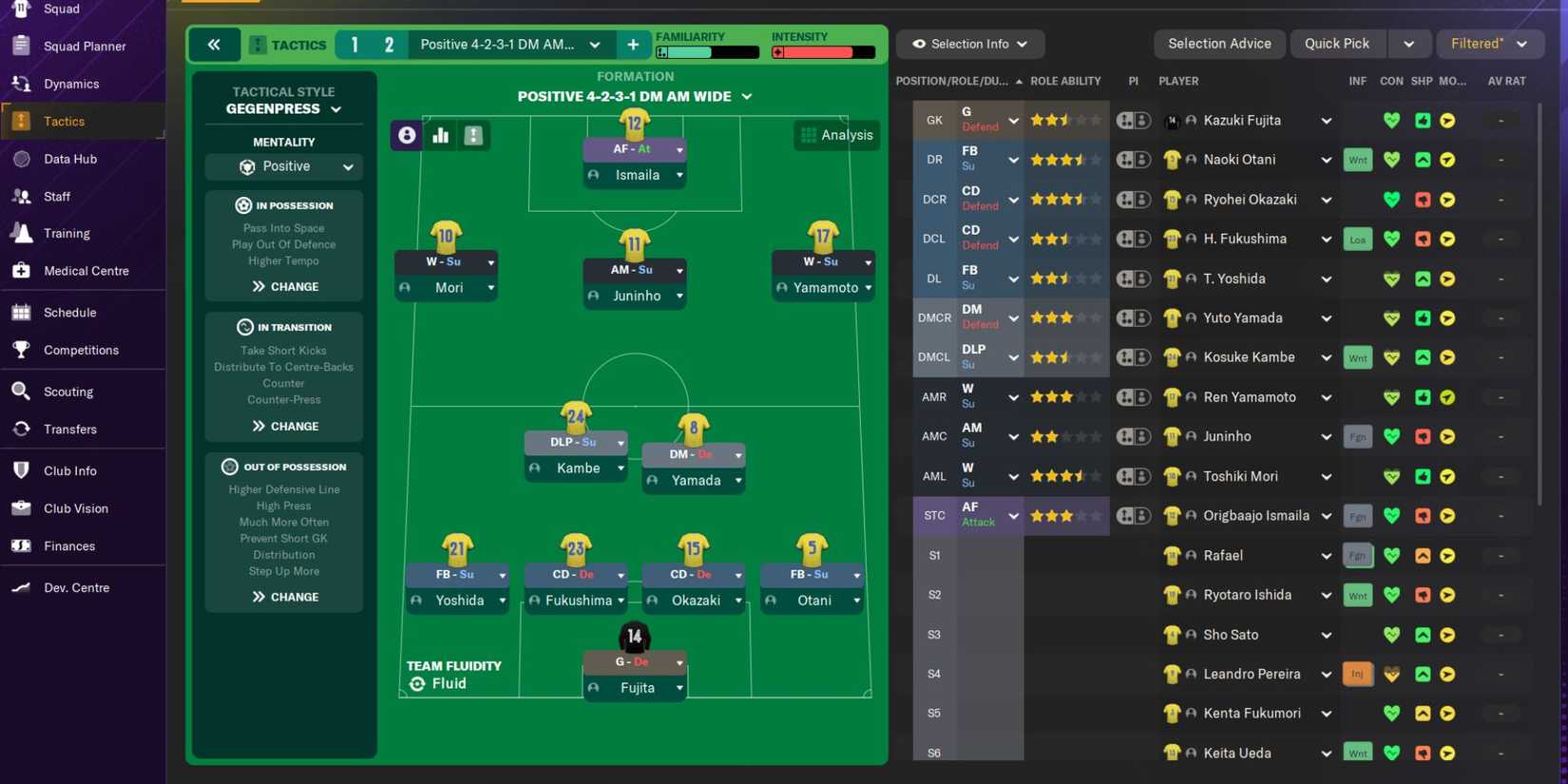This screenshot has width=1568, height=784.
Task: Open the Filtered dropdown in top right
Action: (1489, 43)
